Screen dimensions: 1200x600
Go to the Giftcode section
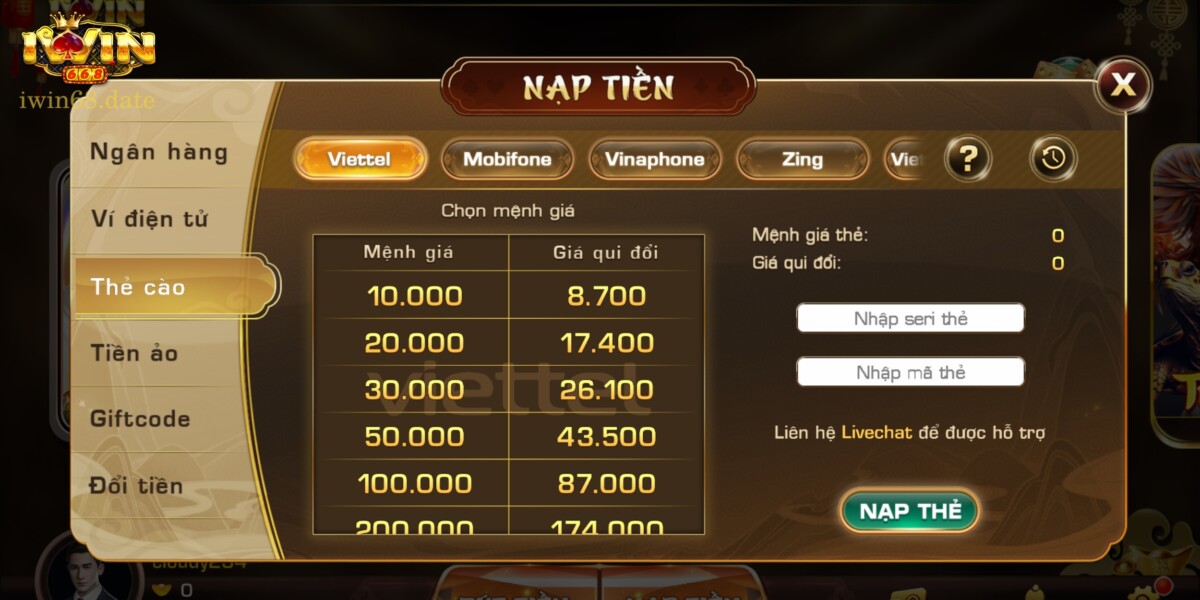pos(140,419)
